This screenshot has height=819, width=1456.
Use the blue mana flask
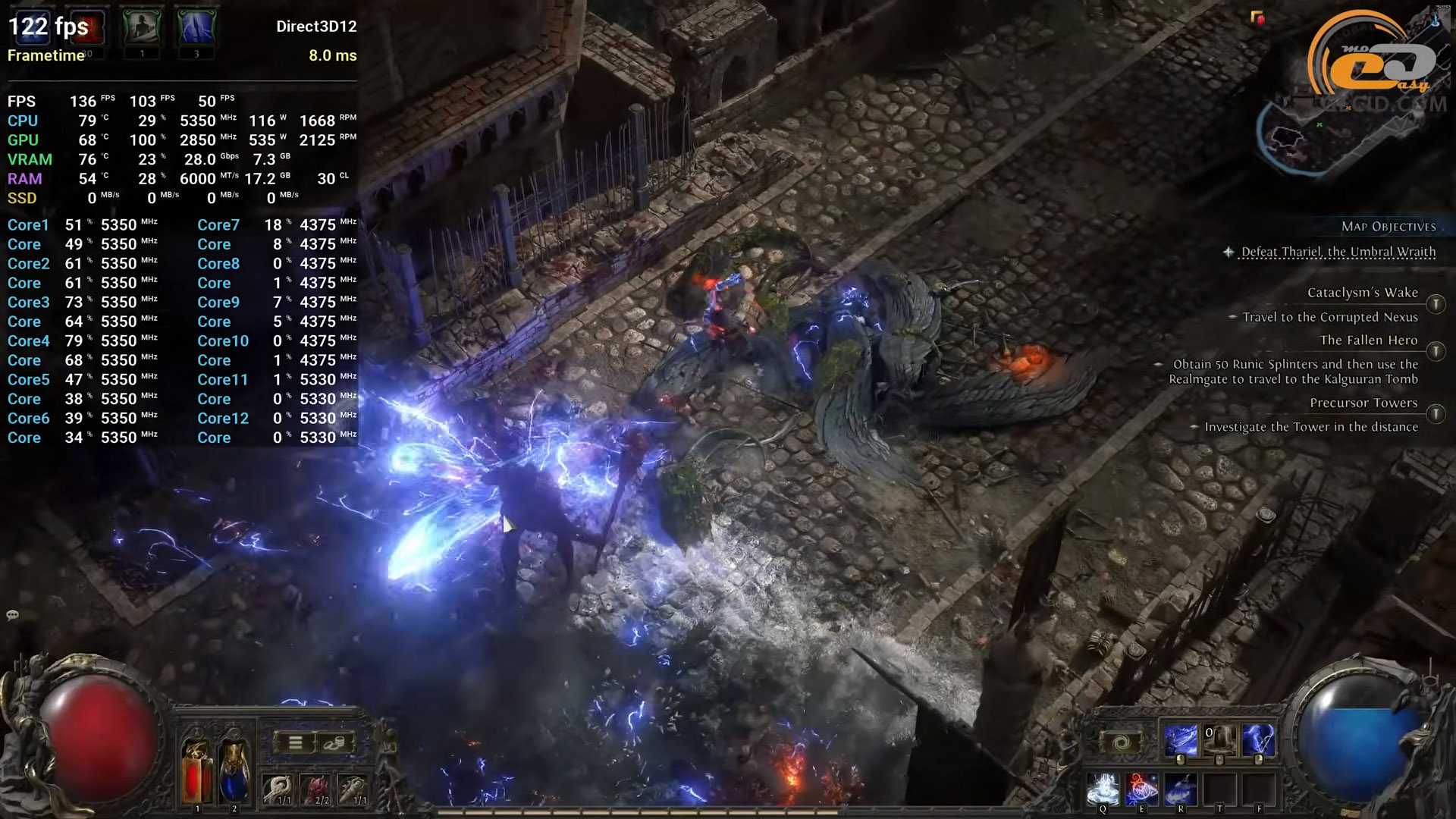234,770
